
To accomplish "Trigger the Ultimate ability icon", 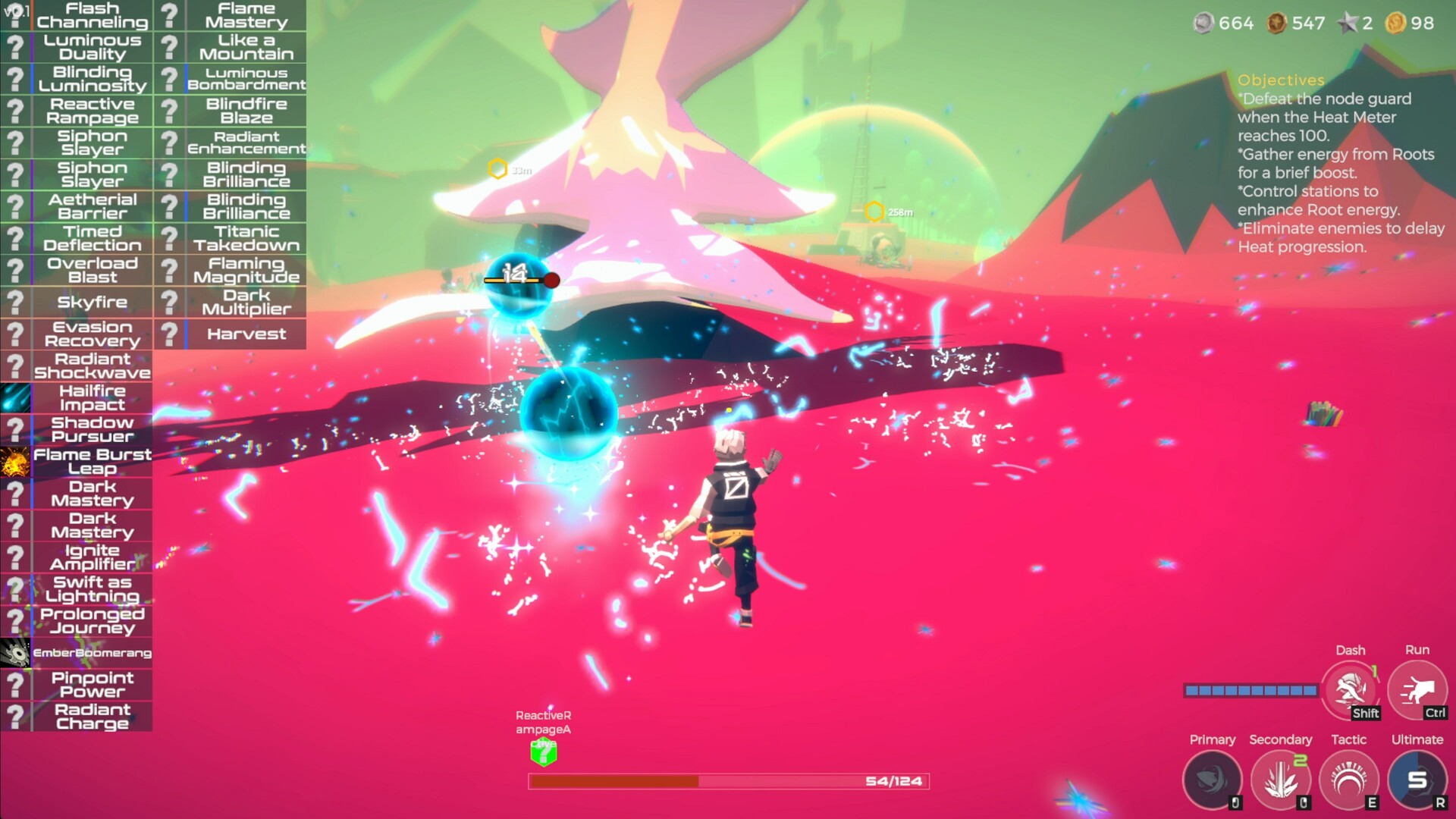I will point(1418,779).
